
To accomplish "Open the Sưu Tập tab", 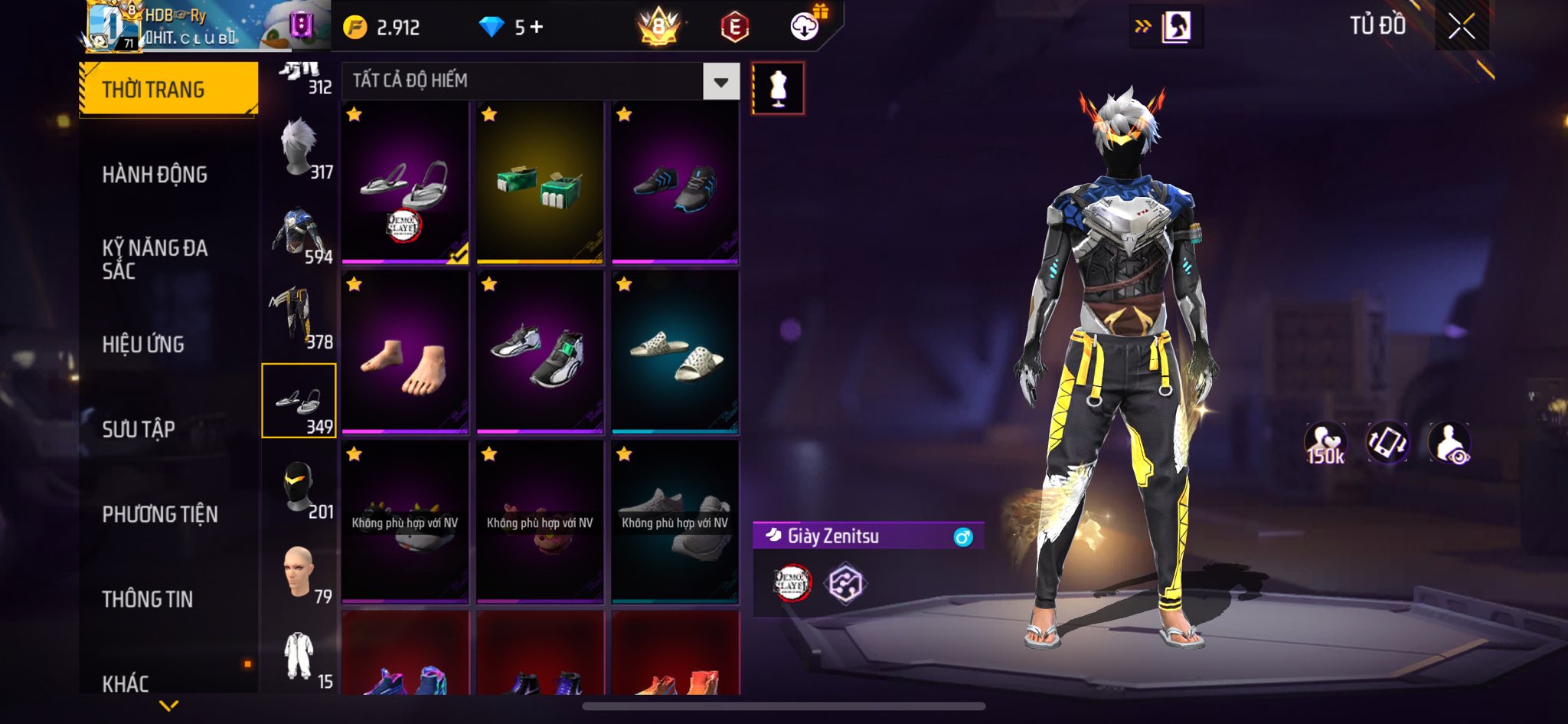I will (139, 429).
